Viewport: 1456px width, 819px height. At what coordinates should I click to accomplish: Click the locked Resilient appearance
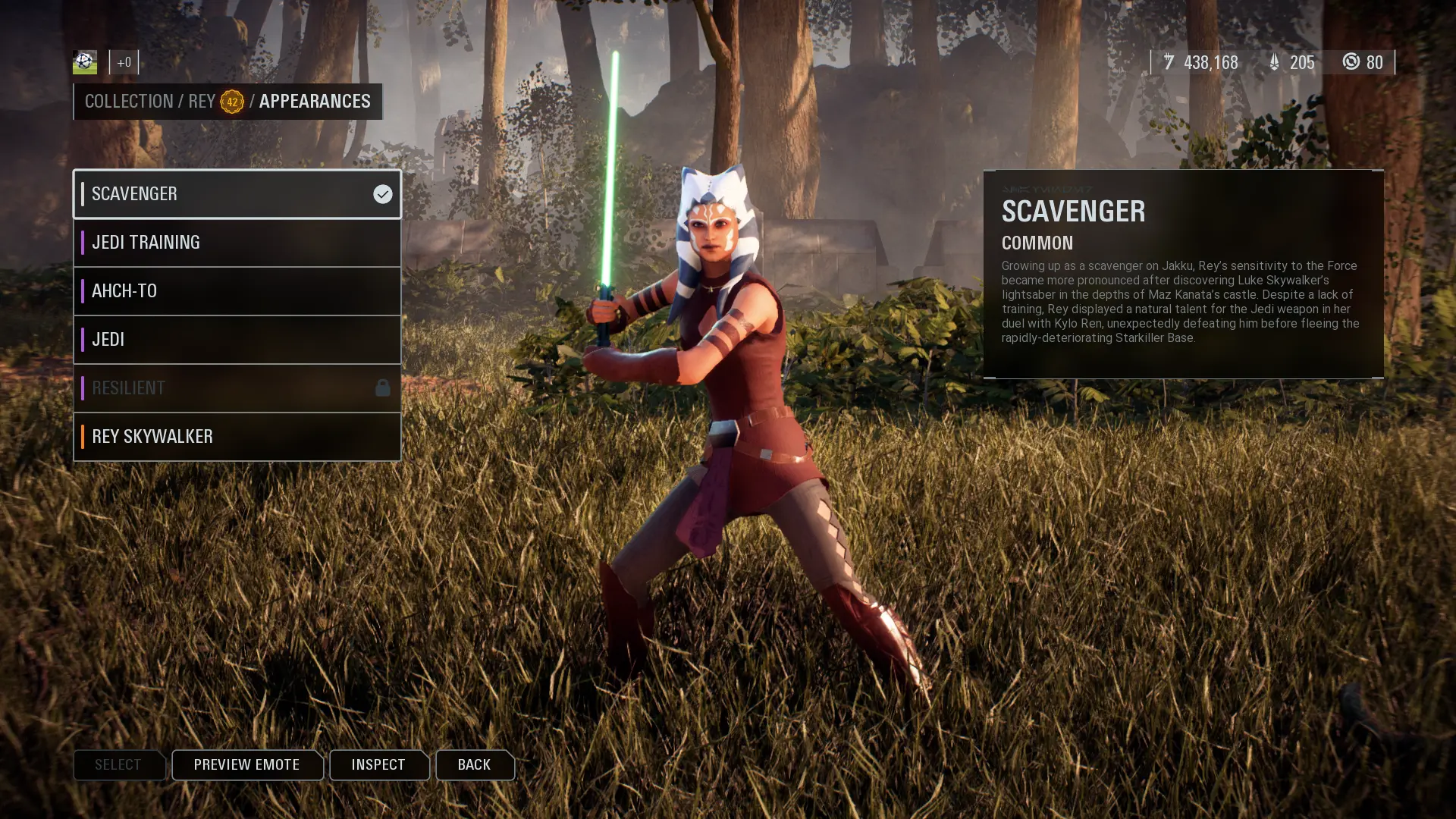coord(237,388)
